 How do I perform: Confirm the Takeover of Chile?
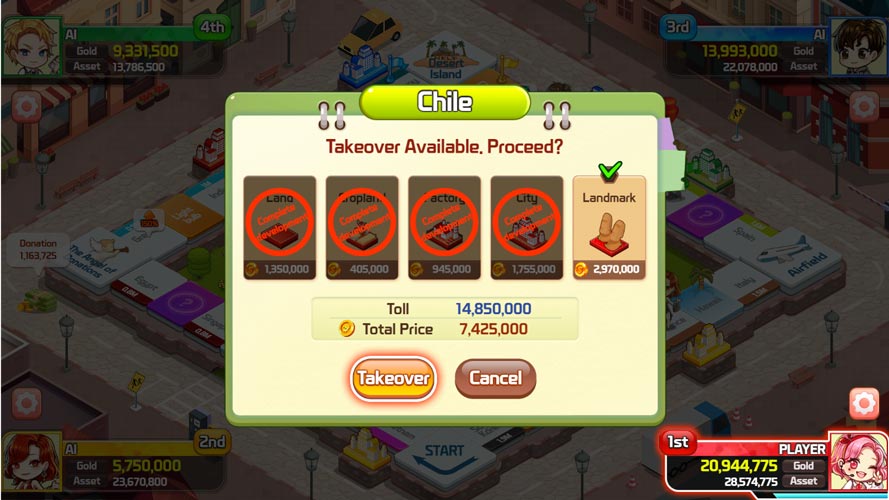click(393, 379)
